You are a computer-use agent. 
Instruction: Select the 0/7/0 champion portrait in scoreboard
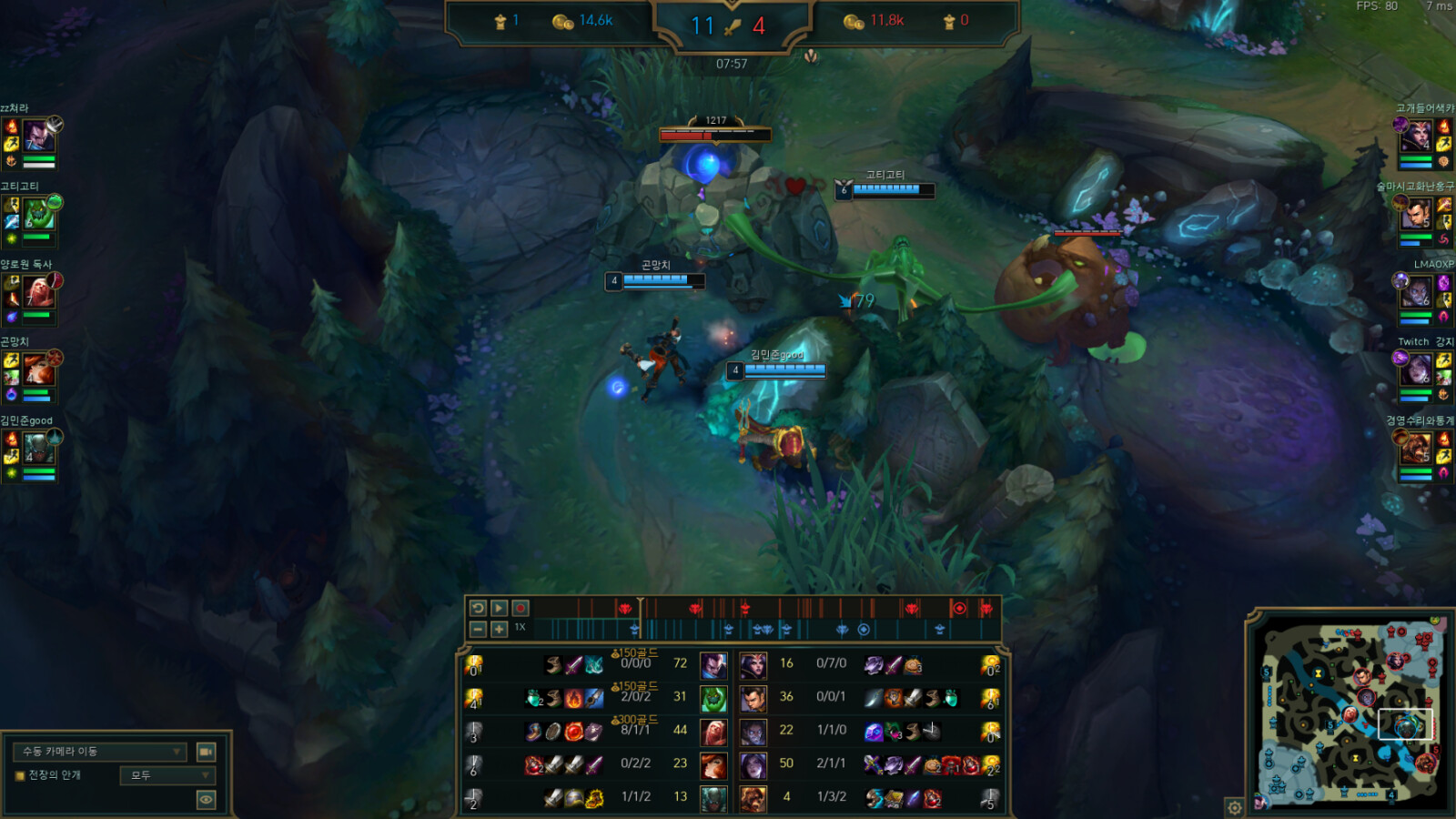[x=753, y=665]
